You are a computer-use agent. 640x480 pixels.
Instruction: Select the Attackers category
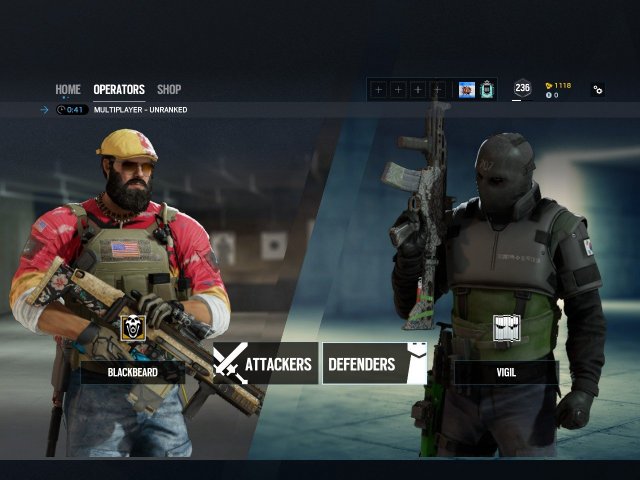[266, 364]
